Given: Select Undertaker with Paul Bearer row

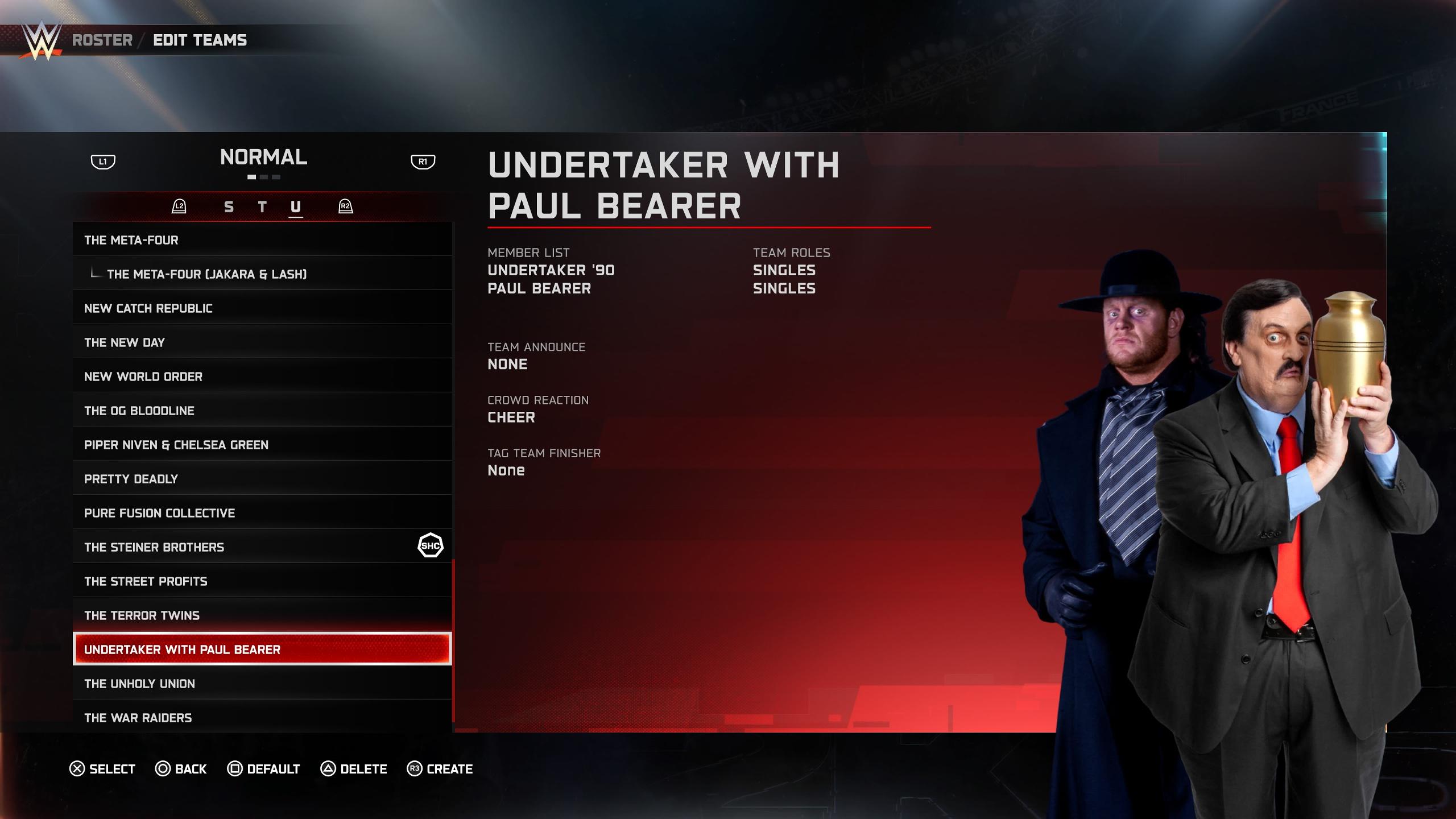Looking at the screenshot, I should pyautogui.click(x=262, y=650).
